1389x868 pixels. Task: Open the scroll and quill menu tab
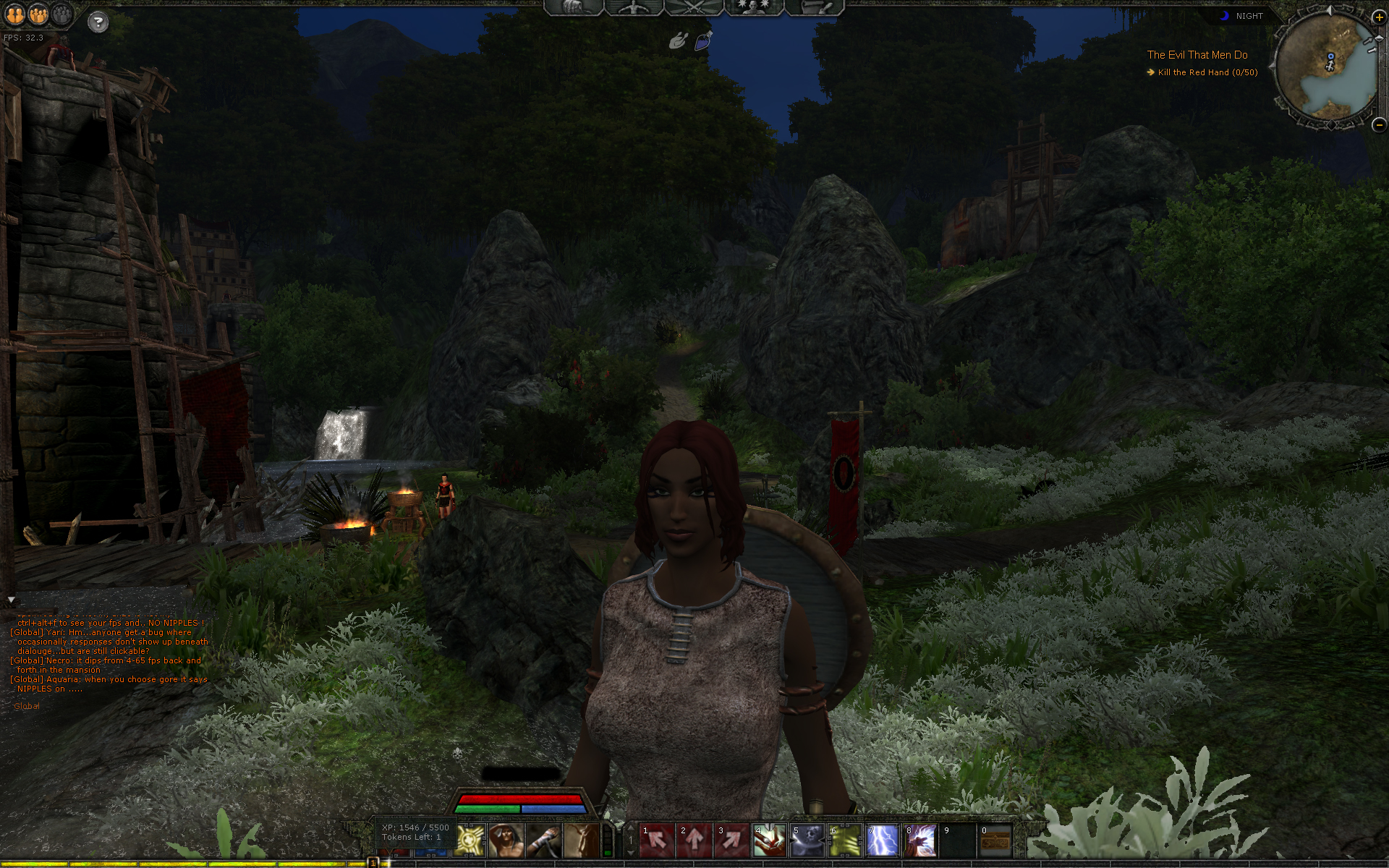[815, 7]
